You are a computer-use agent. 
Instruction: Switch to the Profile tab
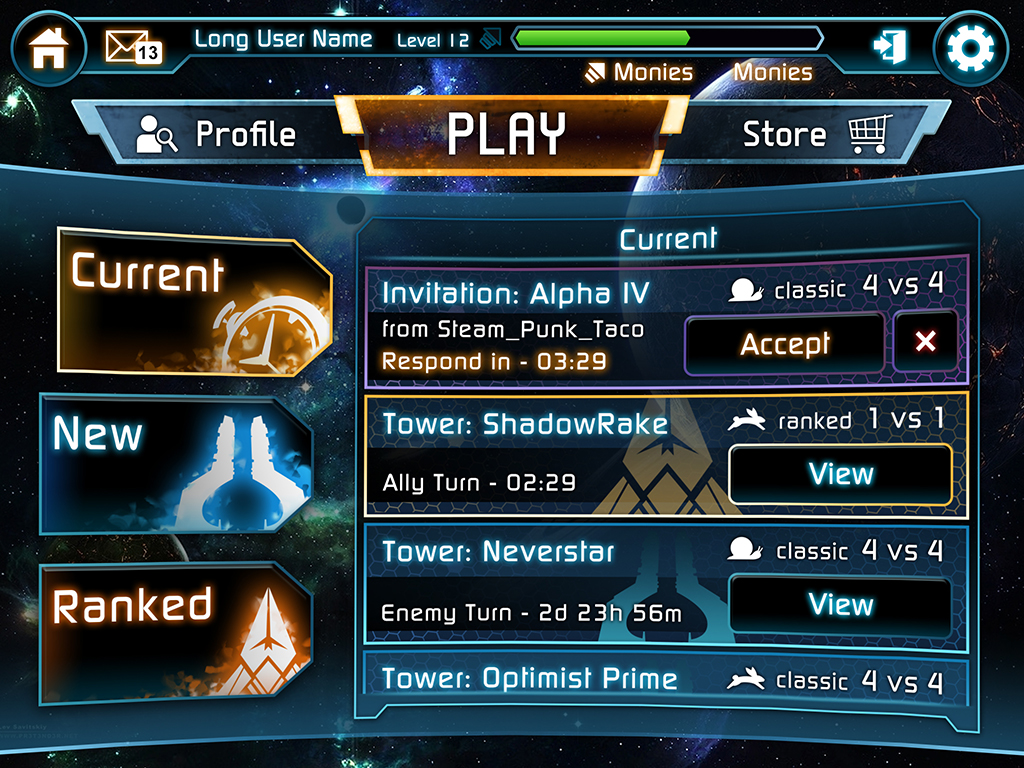pos(218,135)
